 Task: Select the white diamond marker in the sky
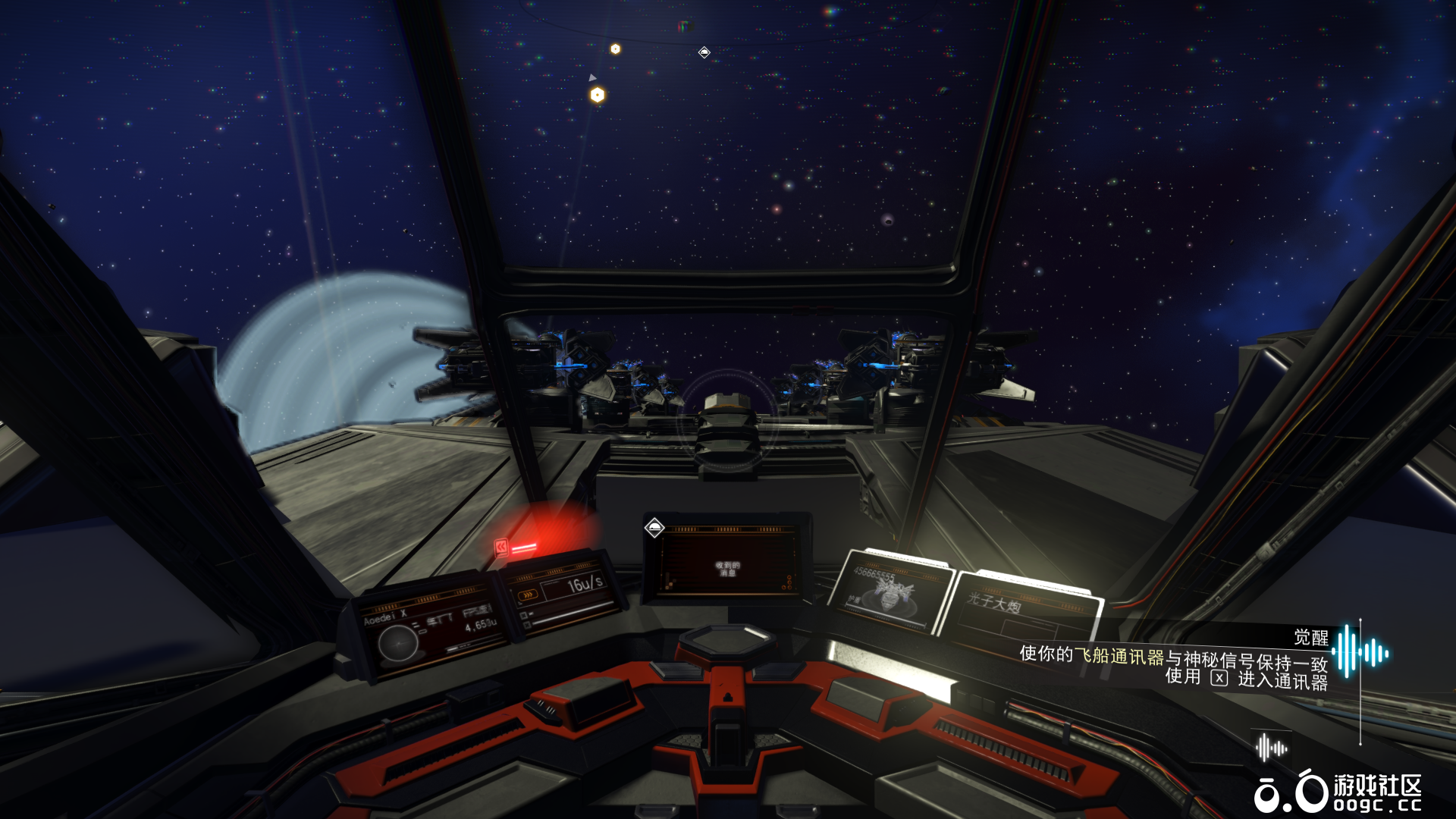(x=704, y=52)
